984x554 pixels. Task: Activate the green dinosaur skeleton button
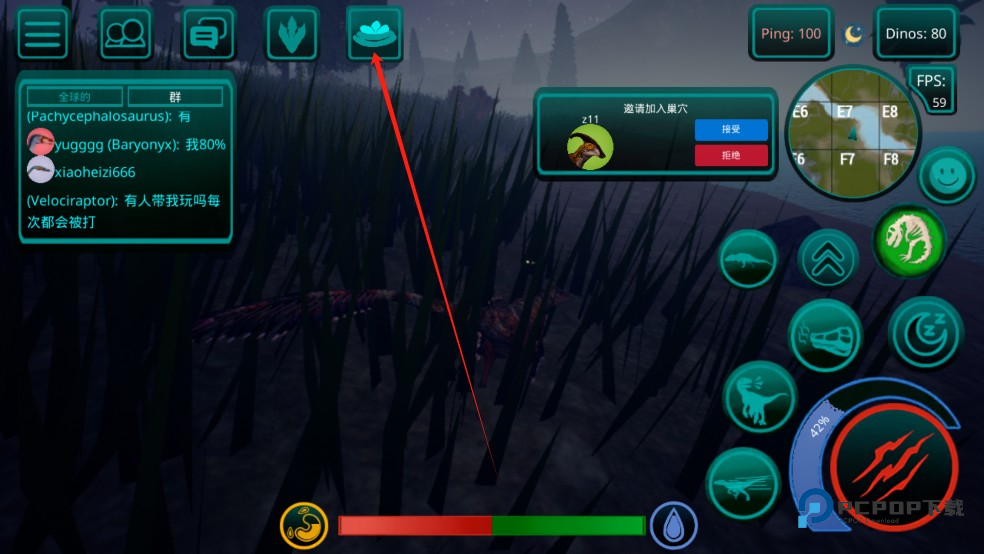click(910, 240)
